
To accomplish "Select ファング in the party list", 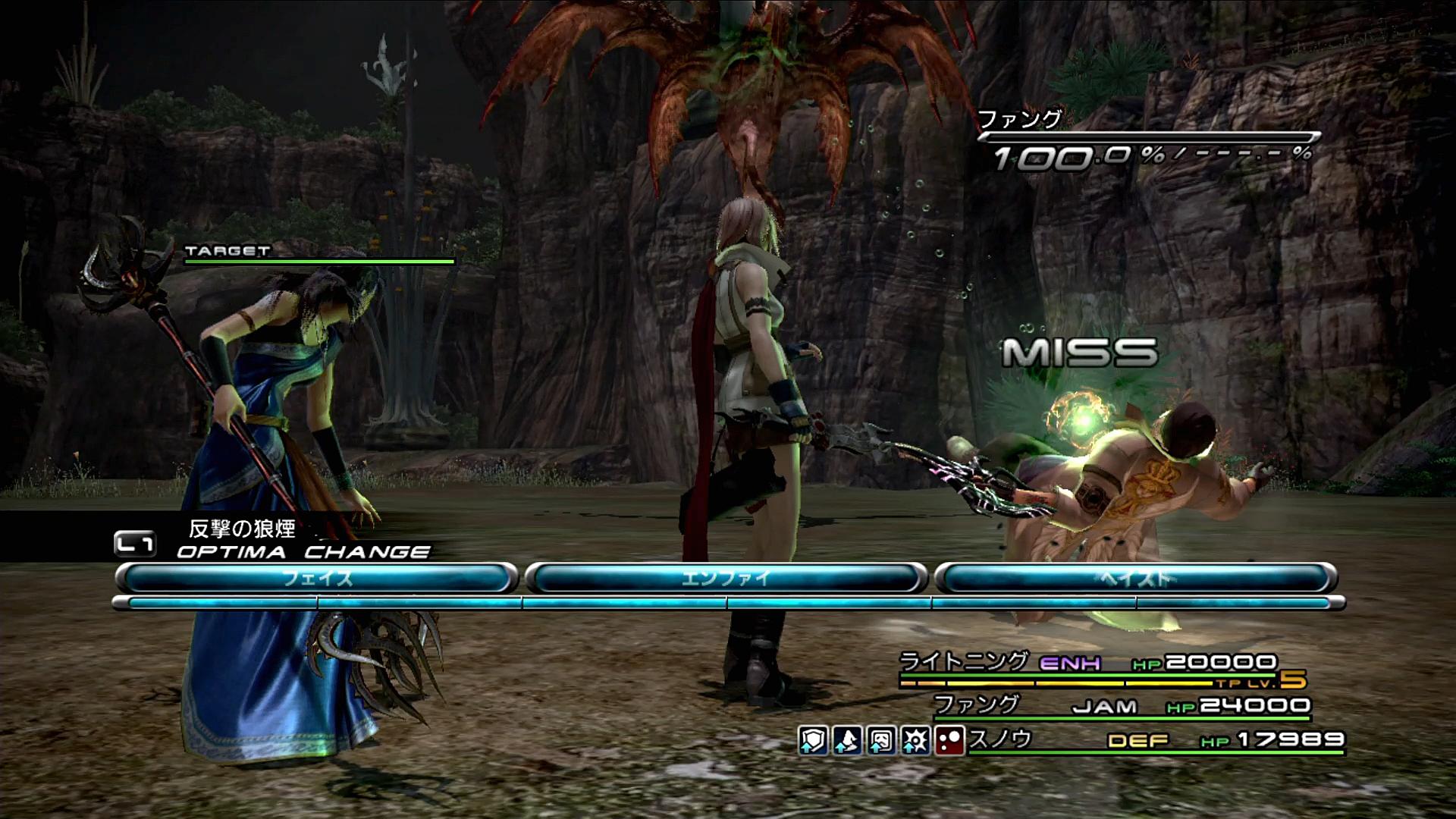I will click(x=976, y=704).
